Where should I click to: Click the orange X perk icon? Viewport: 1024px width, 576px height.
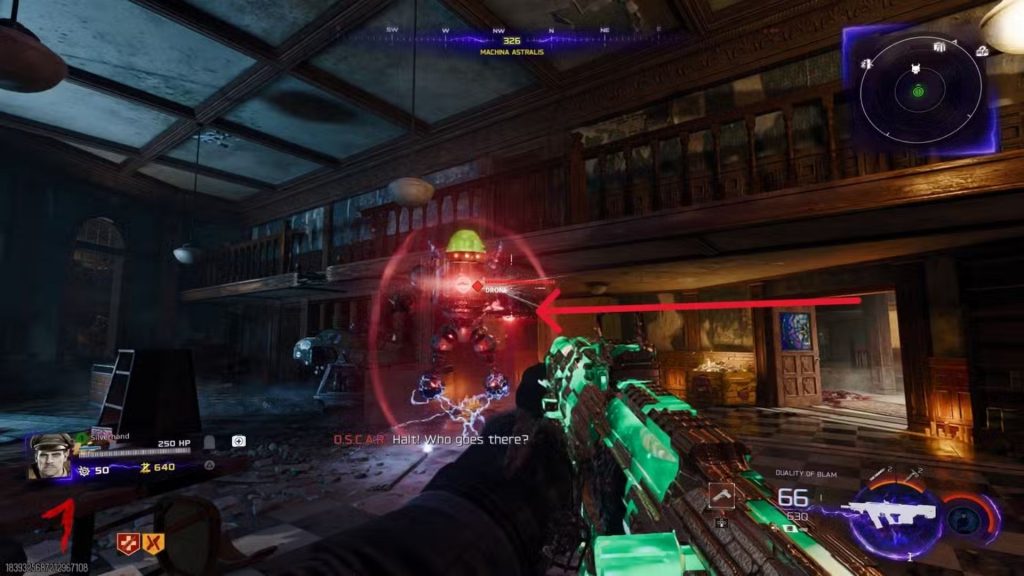[x=152, y=543]
